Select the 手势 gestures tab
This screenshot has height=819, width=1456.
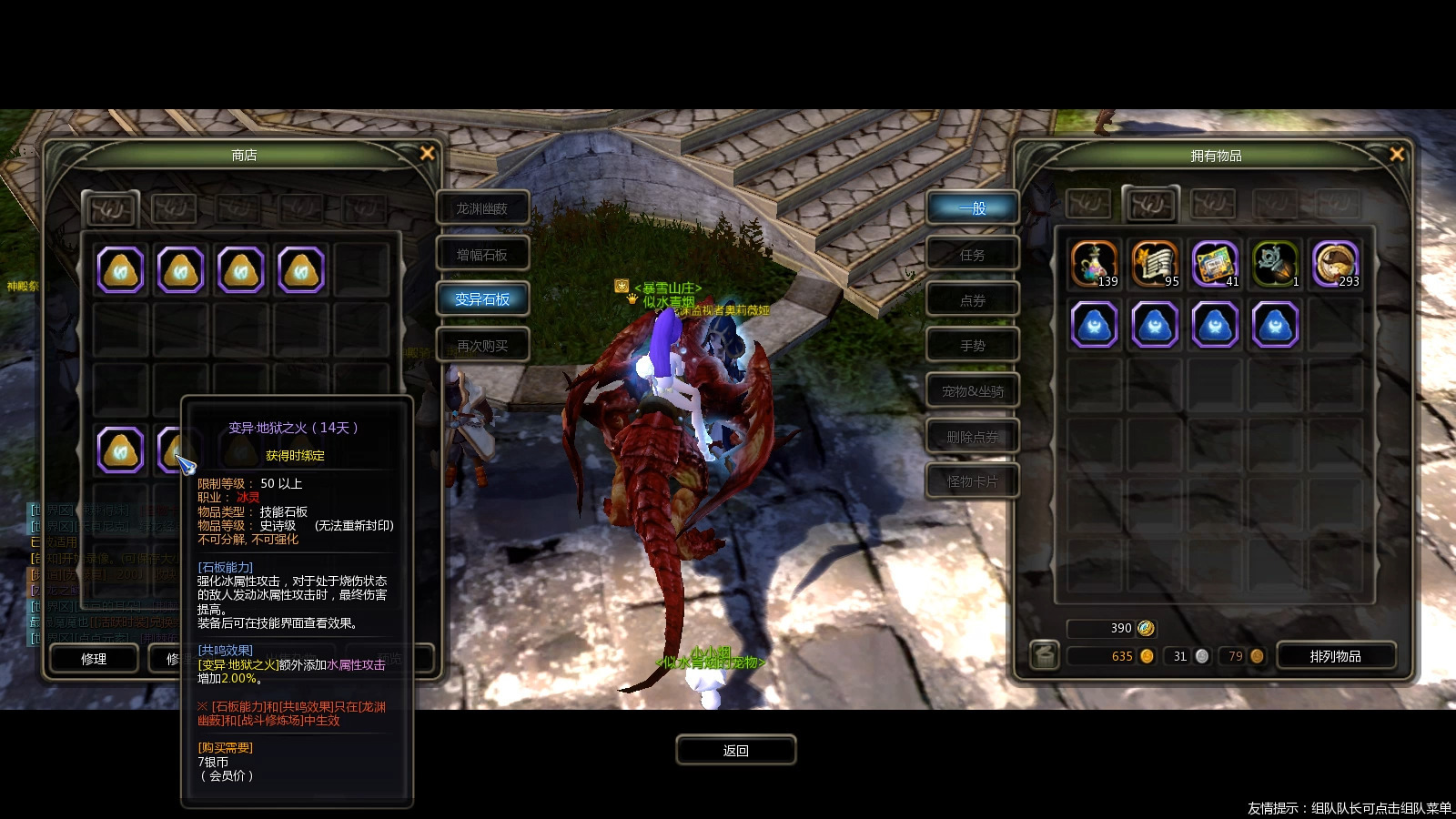point(972,346)
